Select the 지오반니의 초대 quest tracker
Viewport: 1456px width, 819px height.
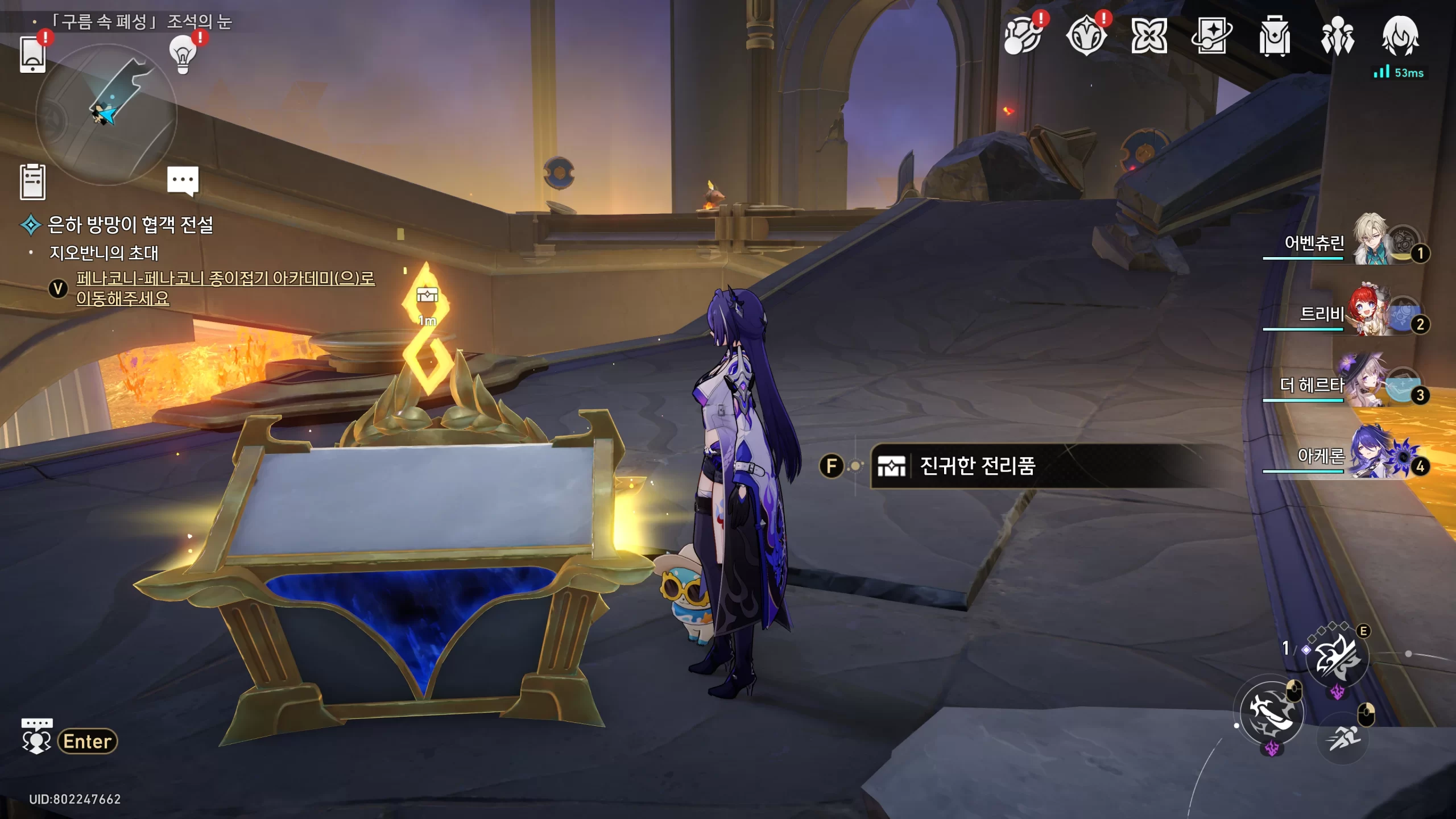point(104,253)
